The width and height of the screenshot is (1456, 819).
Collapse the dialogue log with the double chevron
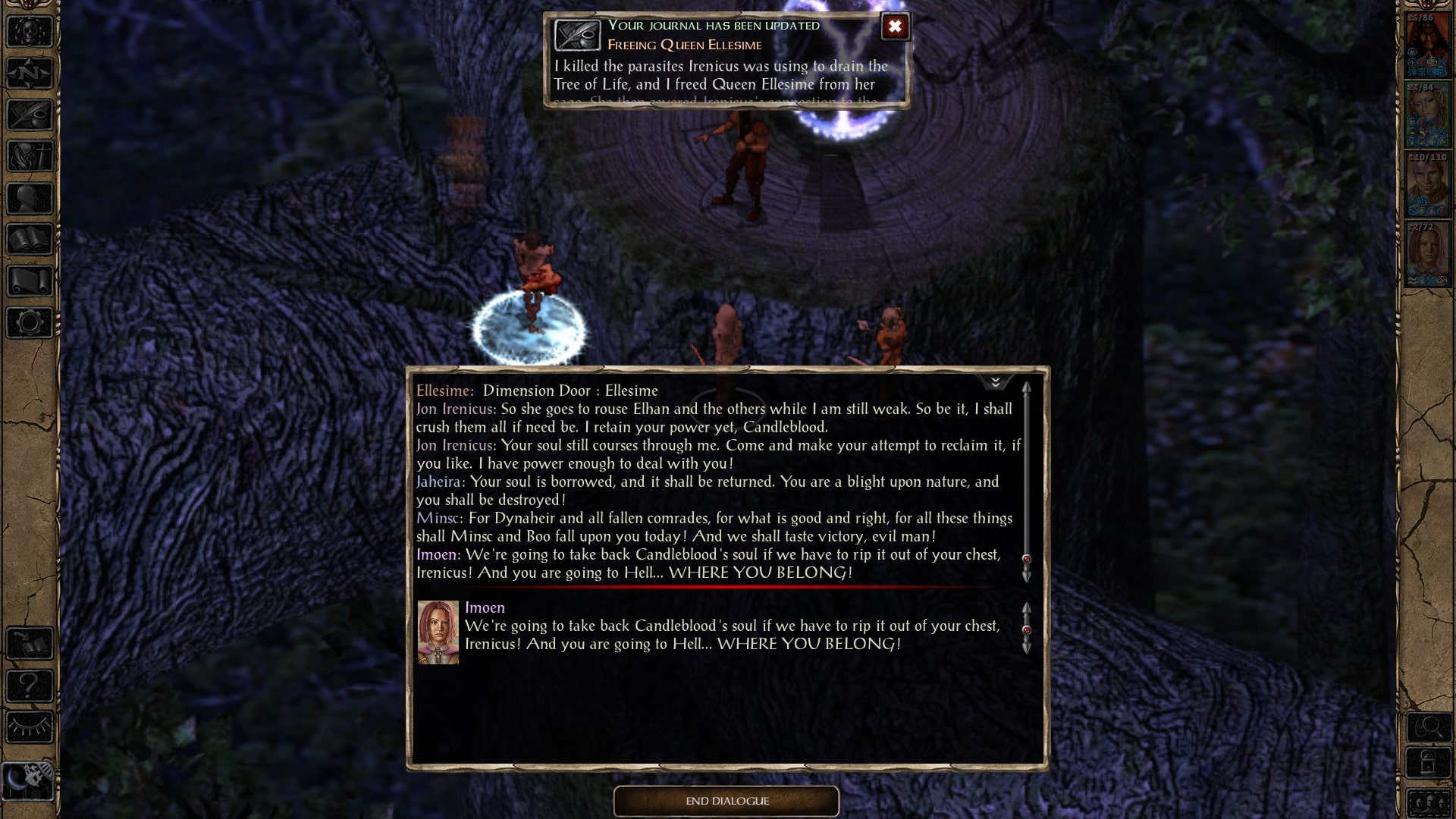coord(997,383)
